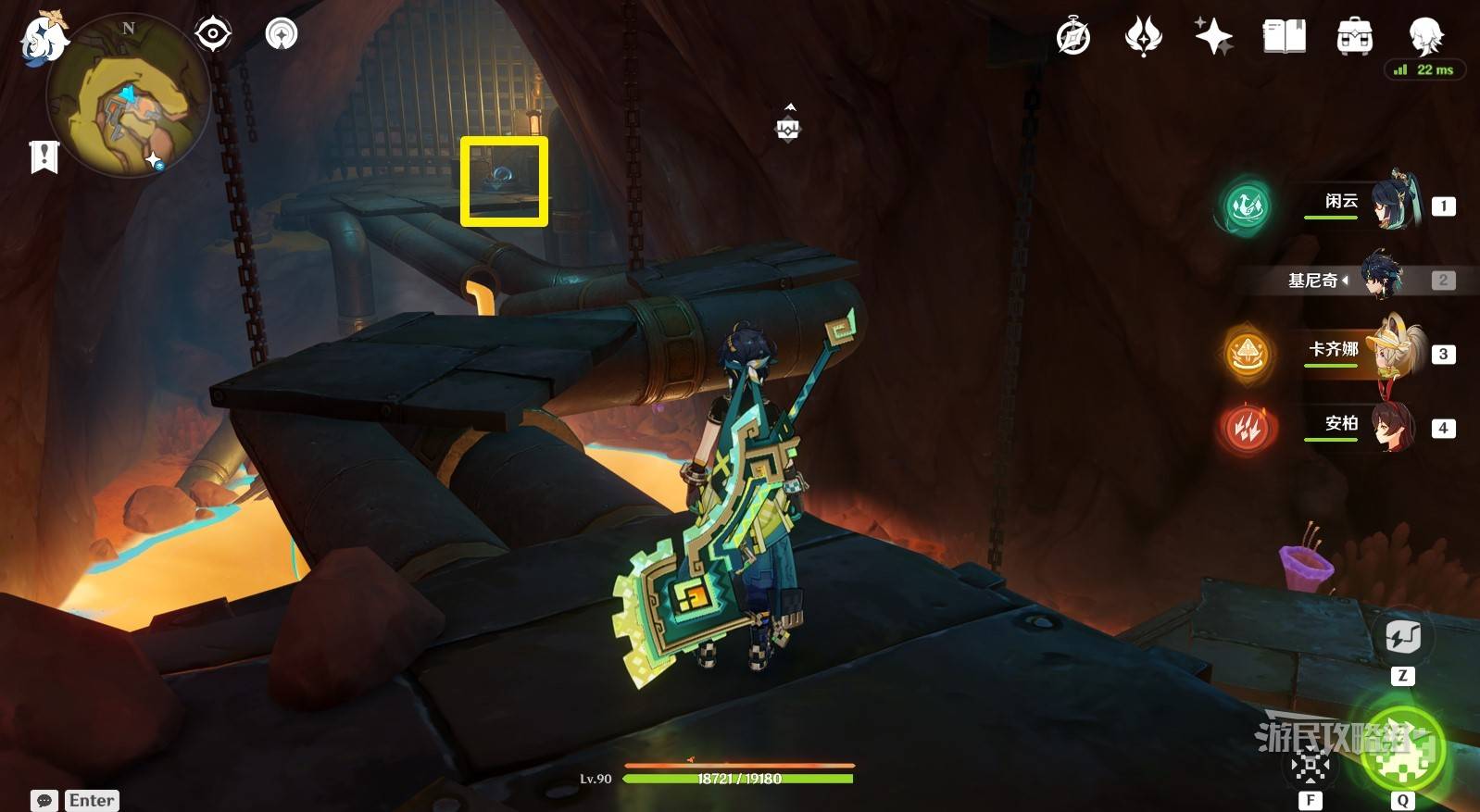The image size is (1480, 812).
Task: Click the quest exclamation banner icon
Action: click(44, 156)
